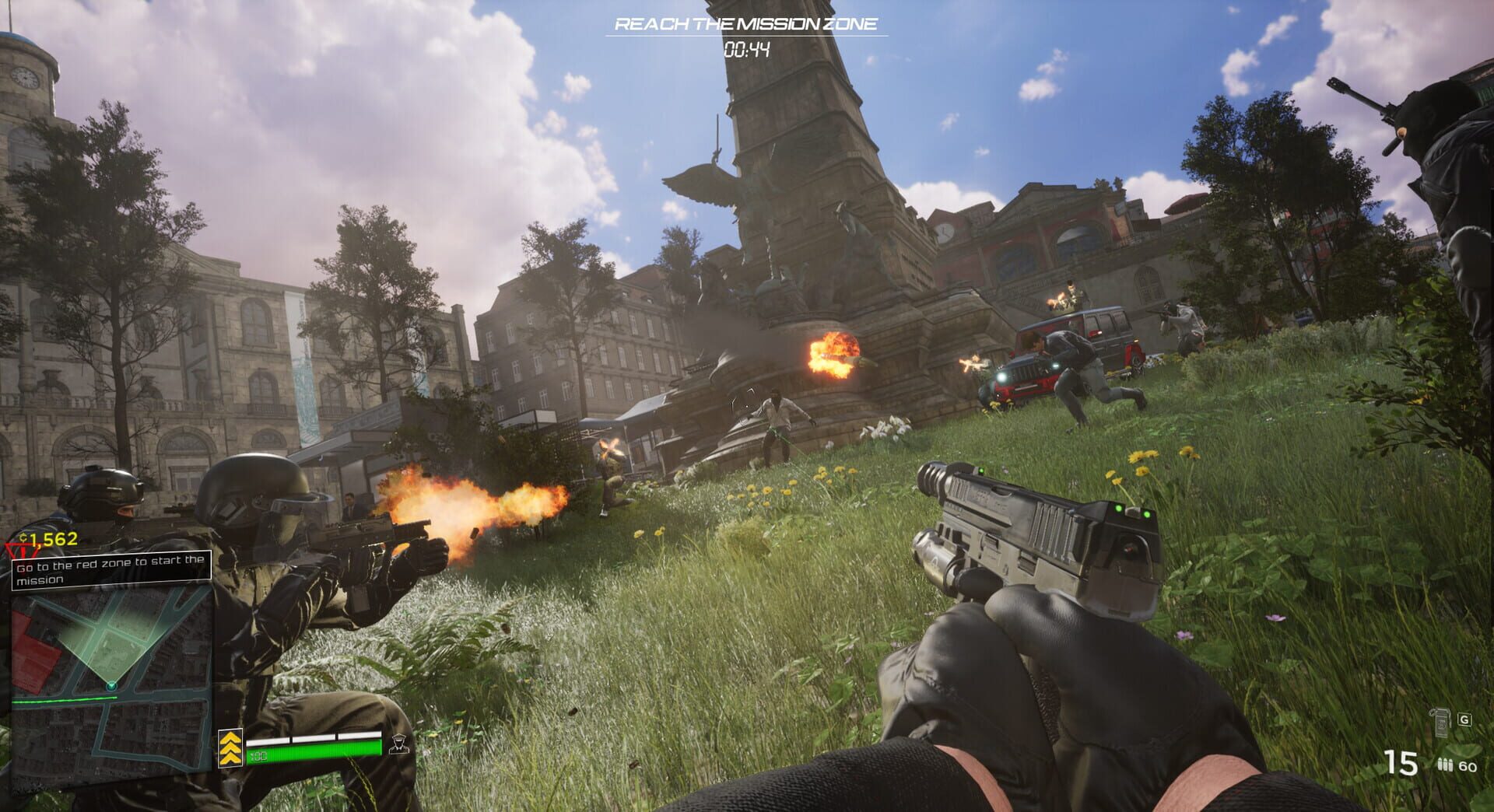
Task: Click the 100 value on the health bar
Action: tap(259, 755)
